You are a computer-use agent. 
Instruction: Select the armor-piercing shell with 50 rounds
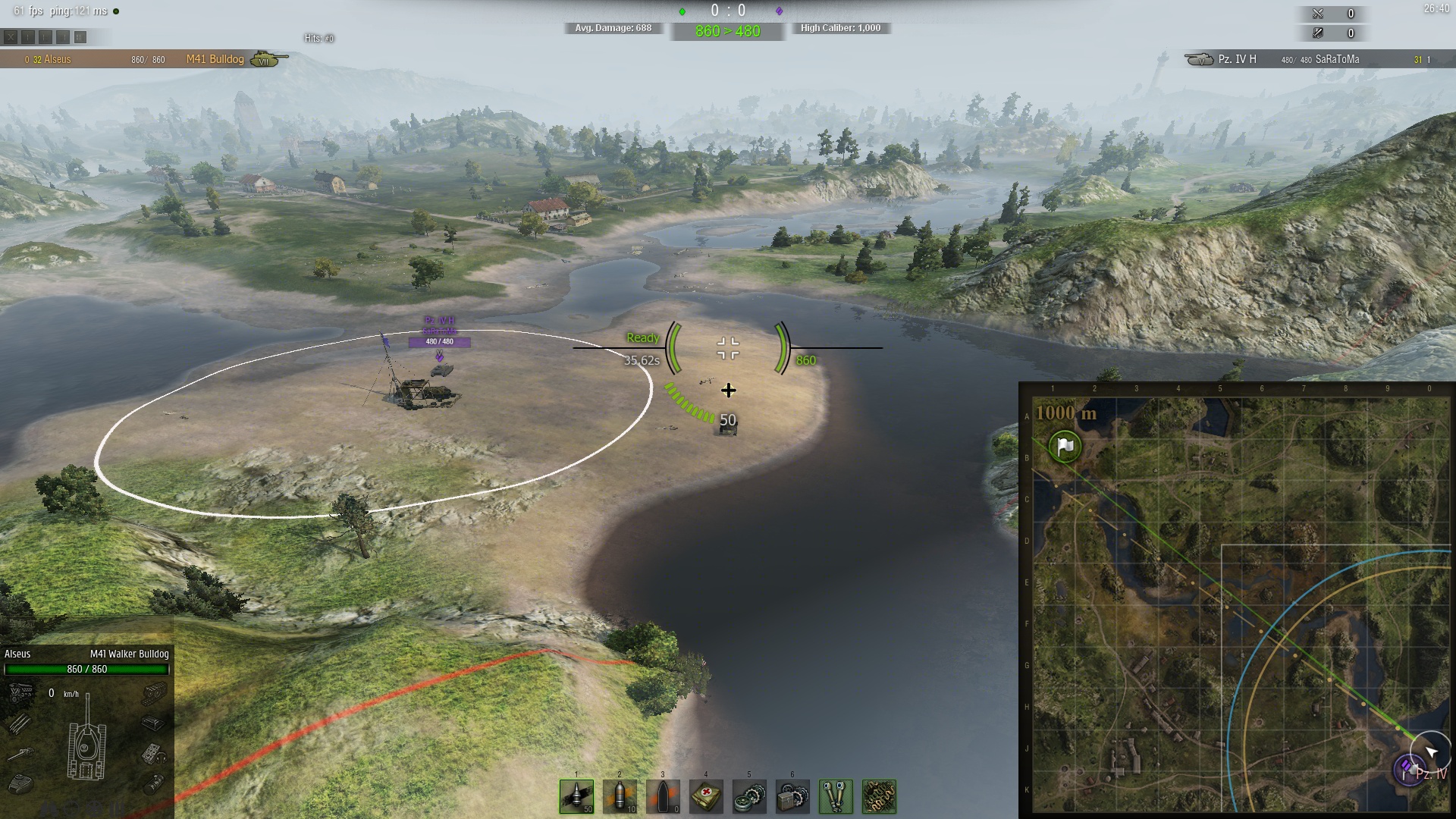(576, 796)
